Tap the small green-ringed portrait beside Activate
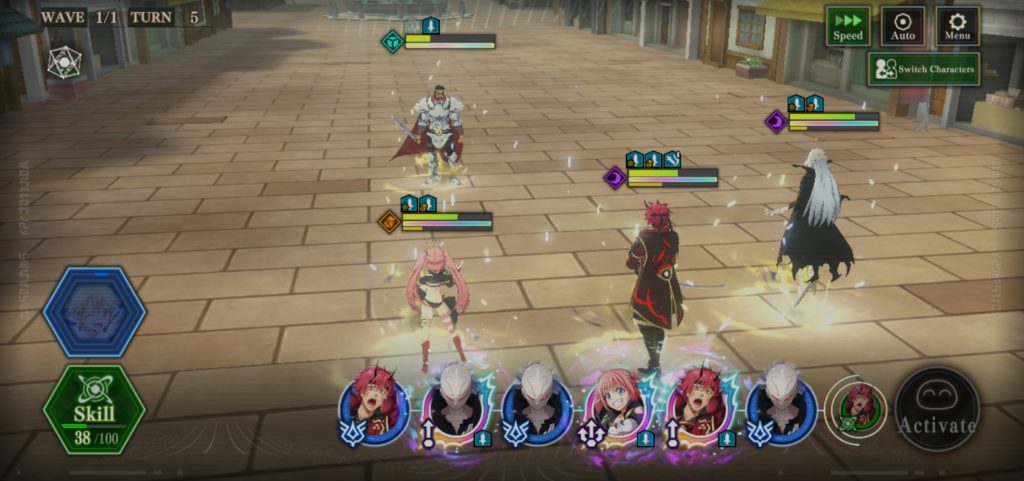 click(857, 407)
